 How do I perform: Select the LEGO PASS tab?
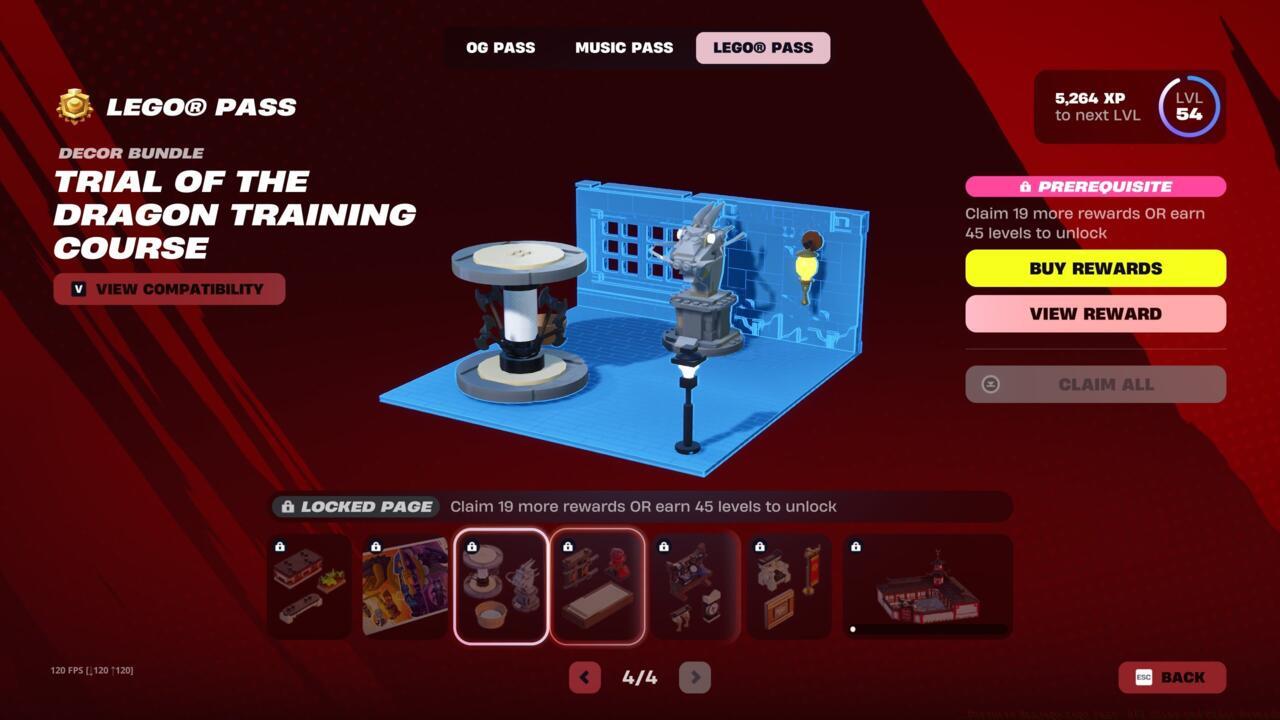[763, 47]
